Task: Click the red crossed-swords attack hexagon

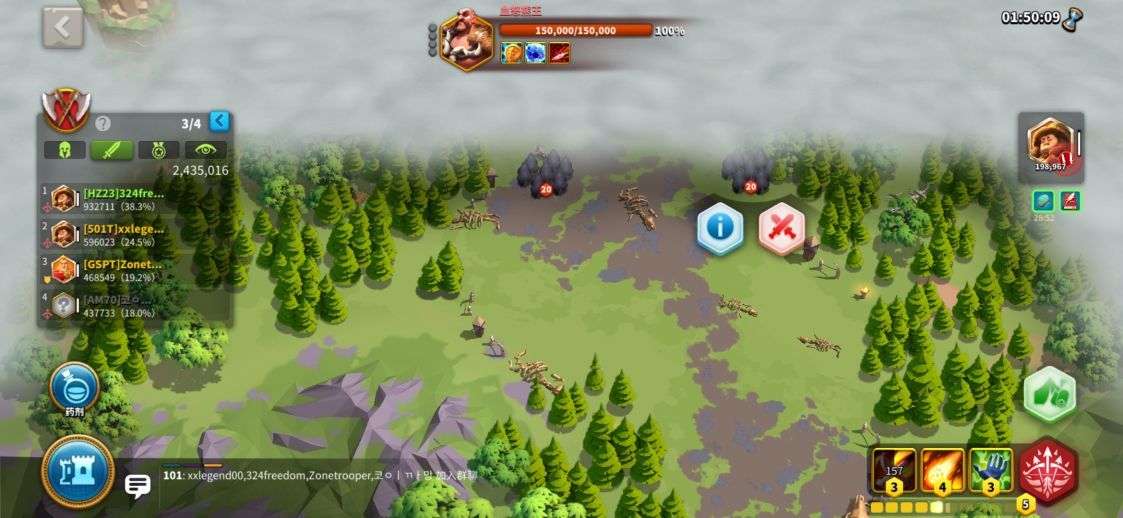Action: (x=782, y=229)
